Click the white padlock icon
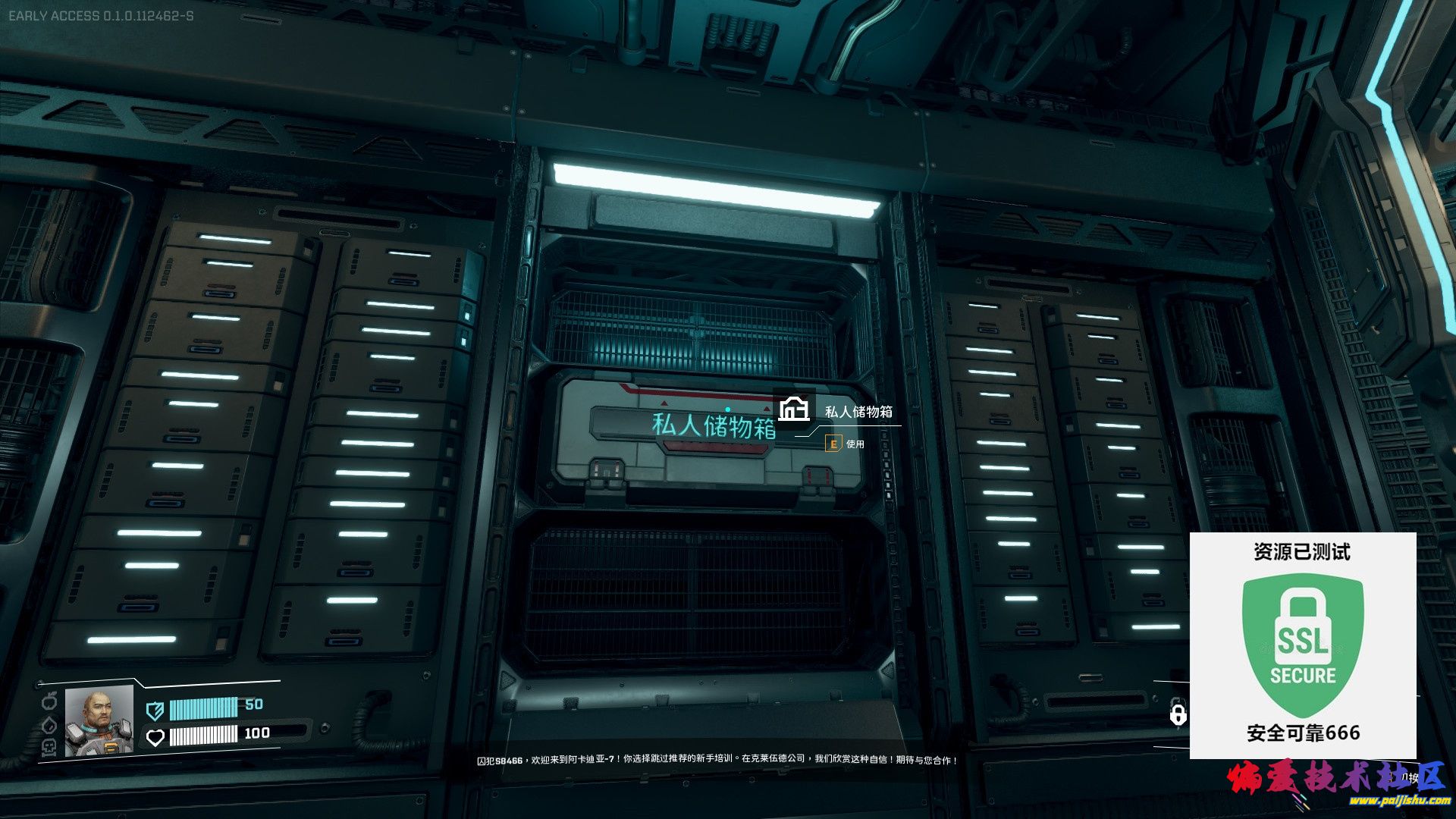This screenshot has width=1456, height=819. coord(1178,714)
